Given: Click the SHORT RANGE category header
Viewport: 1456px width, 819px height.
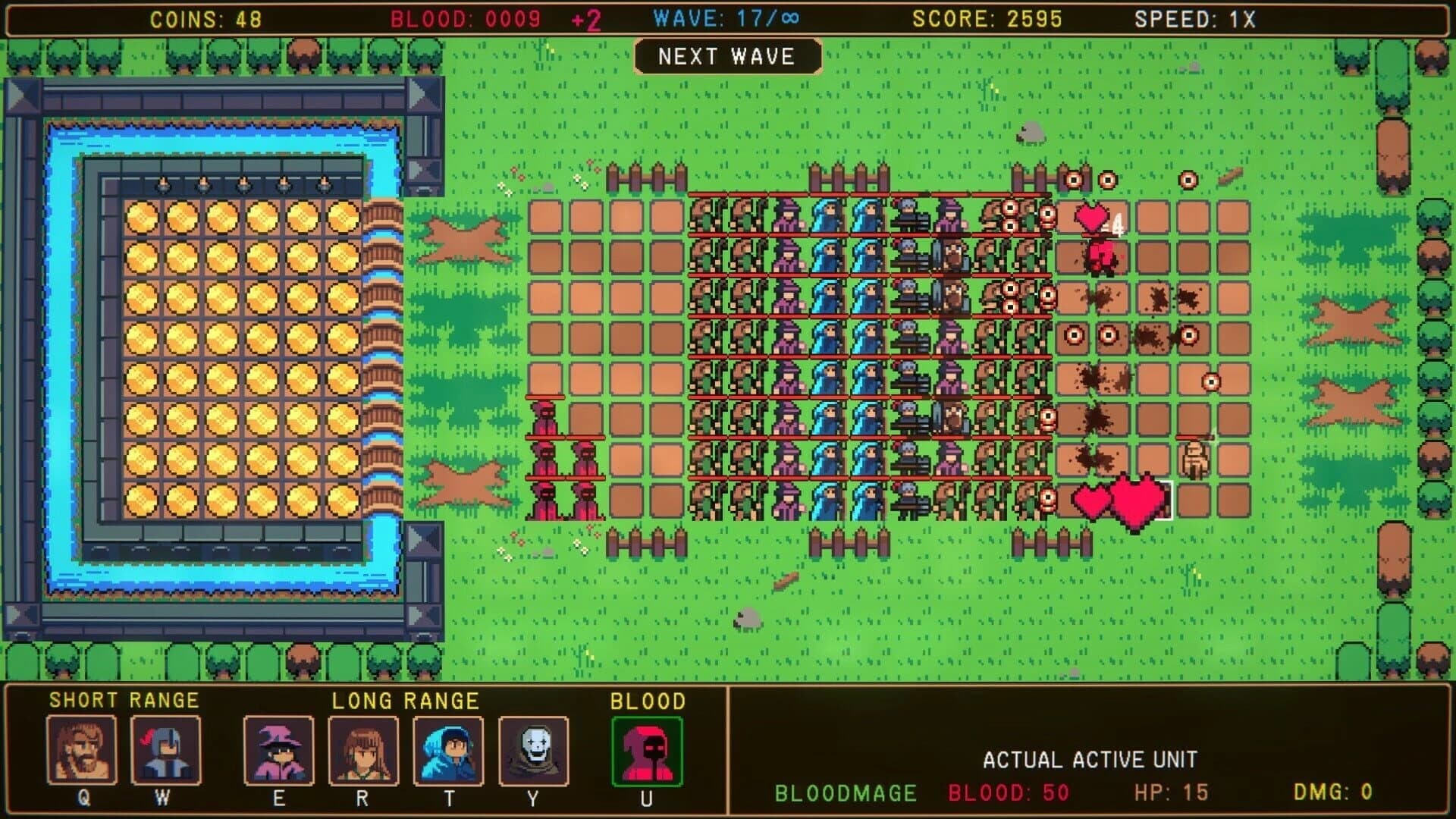Looking at the screenshot, I should tap(124, 701).
